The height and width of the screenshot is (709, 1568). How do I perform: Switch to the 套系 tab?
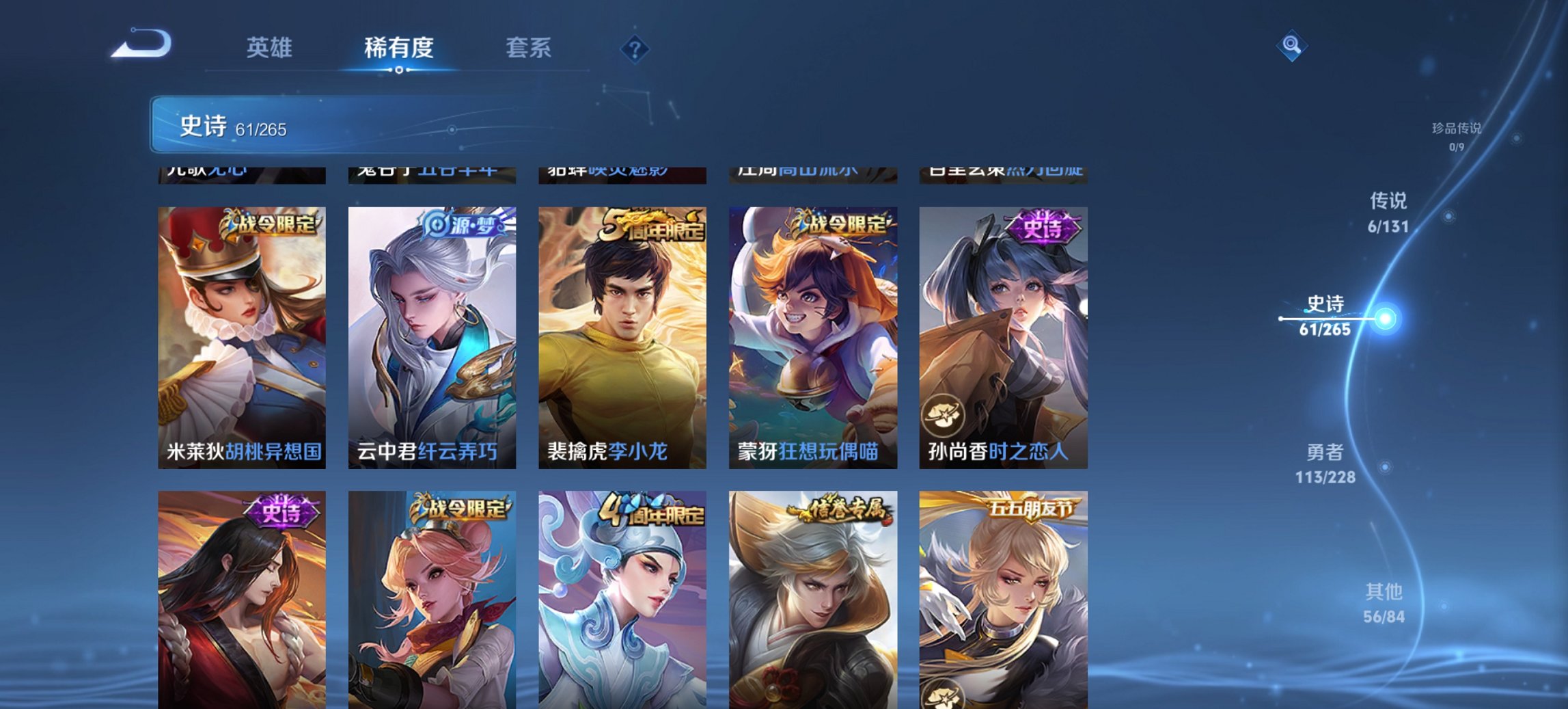tap(529, 49)
